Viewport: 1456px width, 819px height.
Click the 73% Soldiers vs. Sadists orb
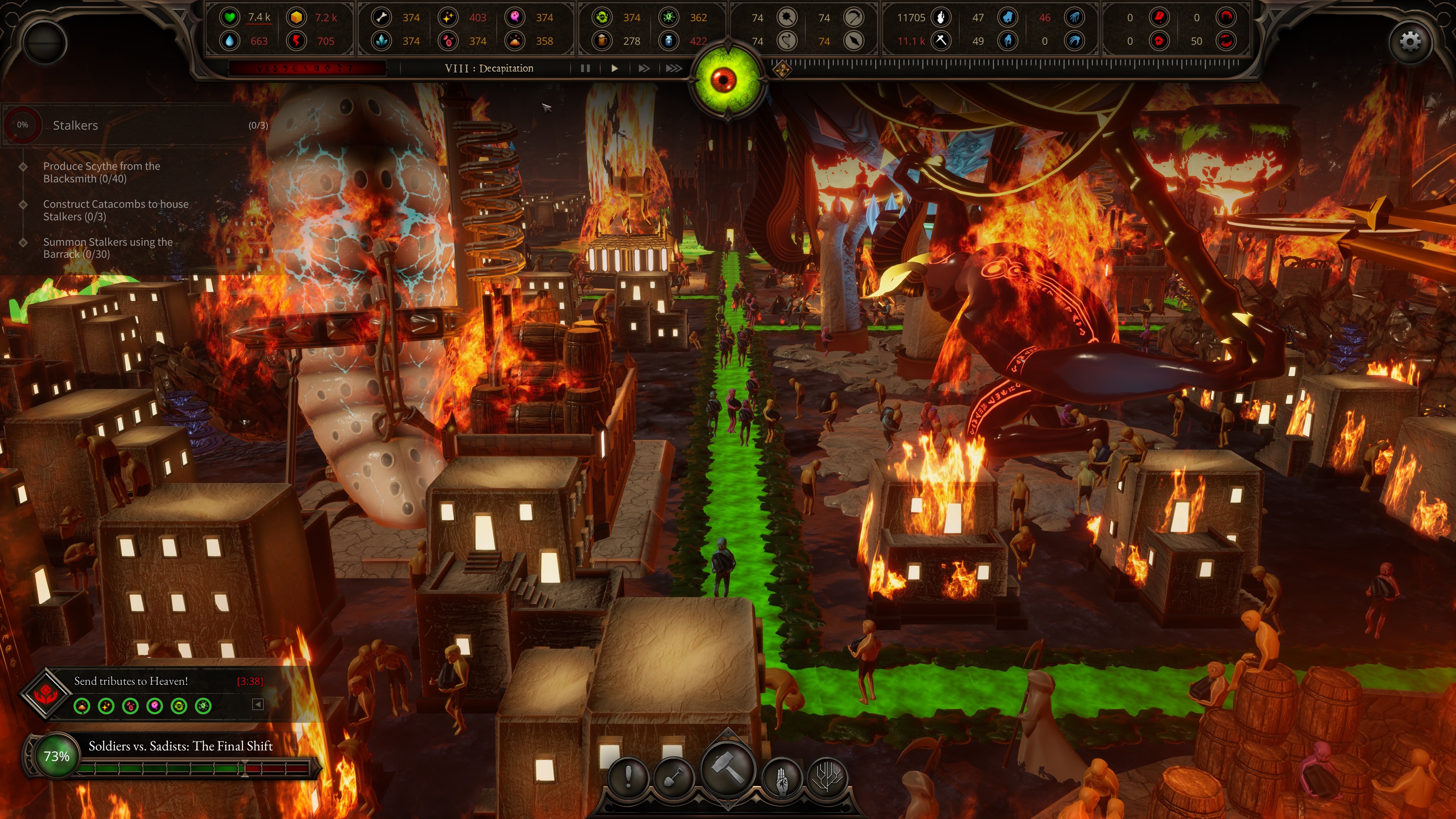pyautogui.click(x=56, y=756)
